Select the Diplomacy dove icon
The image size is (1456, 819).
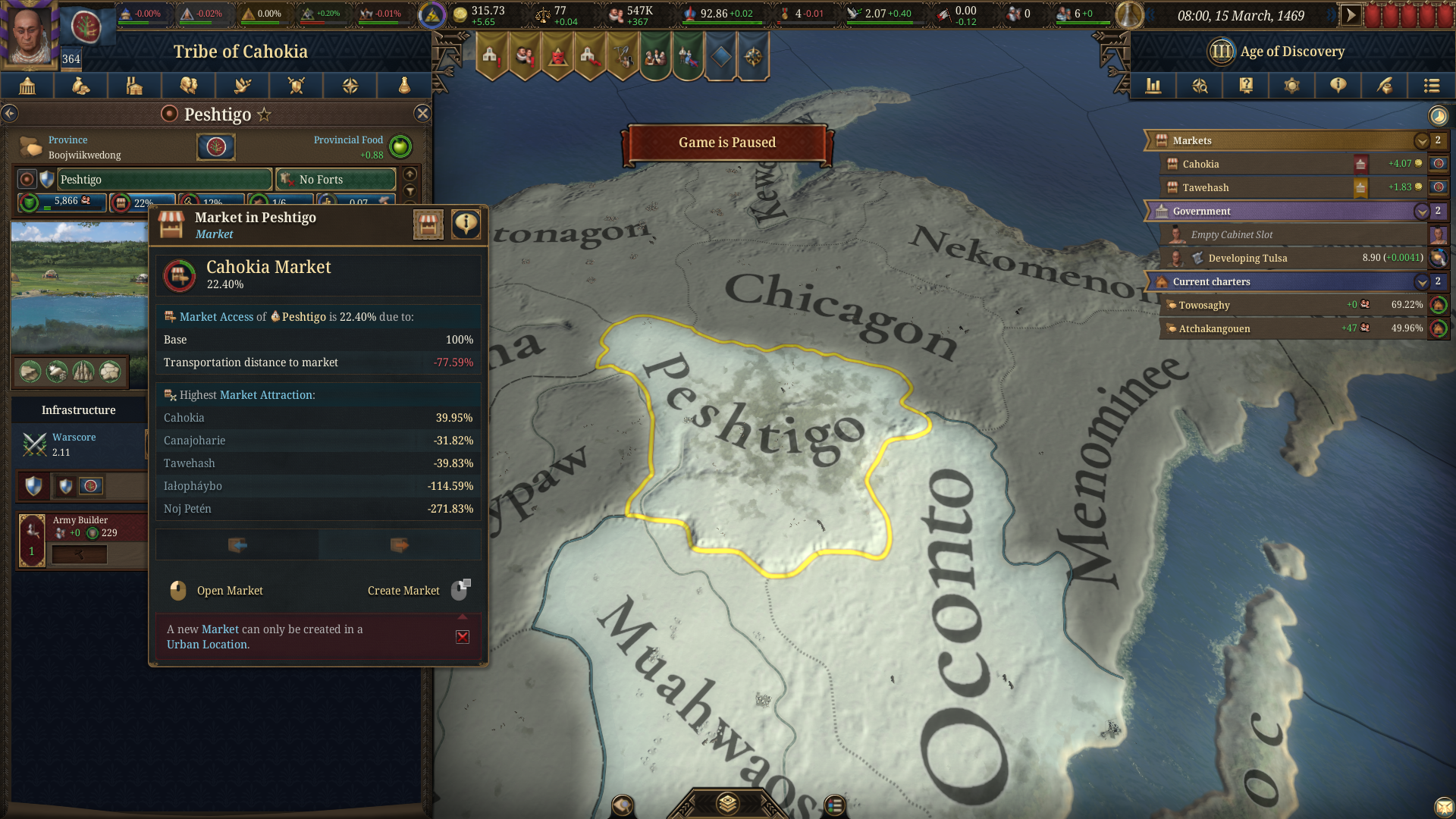242,86
